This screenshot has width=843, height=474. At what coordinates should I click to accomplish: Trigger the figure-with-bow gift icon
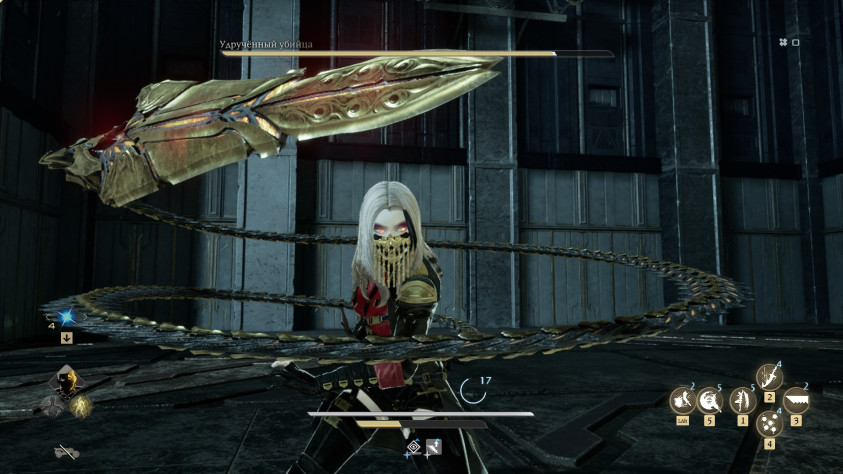[x=741, y=402]
